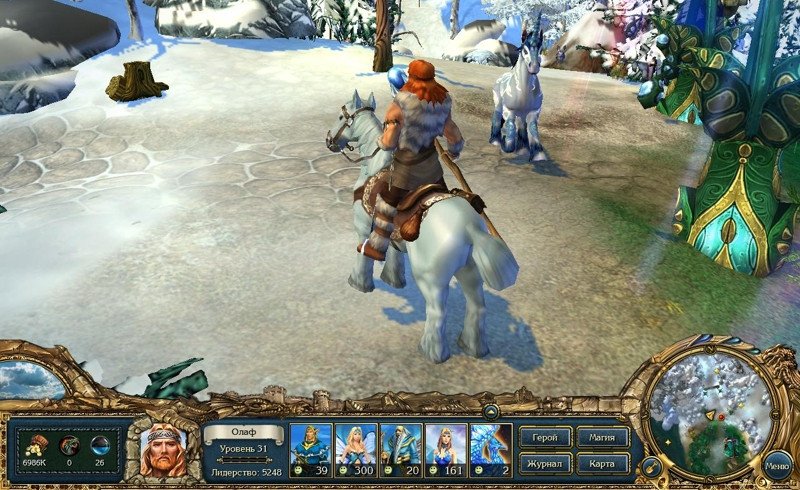Open the Журнал quest journal
800x490 pixels.
(x=546, y=463)
